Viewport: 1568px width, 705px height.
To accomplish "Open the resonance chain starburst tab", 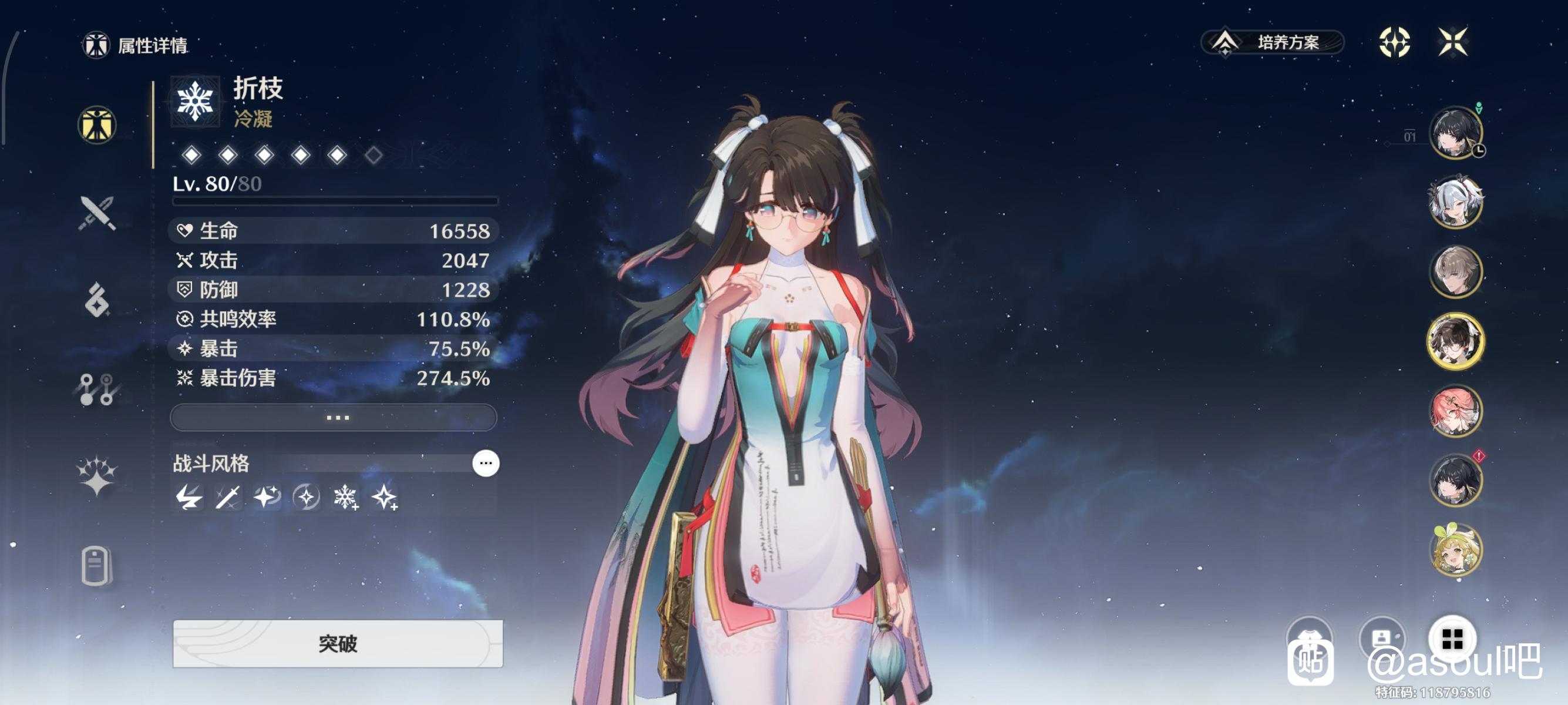I will click(x=97, y=475).
